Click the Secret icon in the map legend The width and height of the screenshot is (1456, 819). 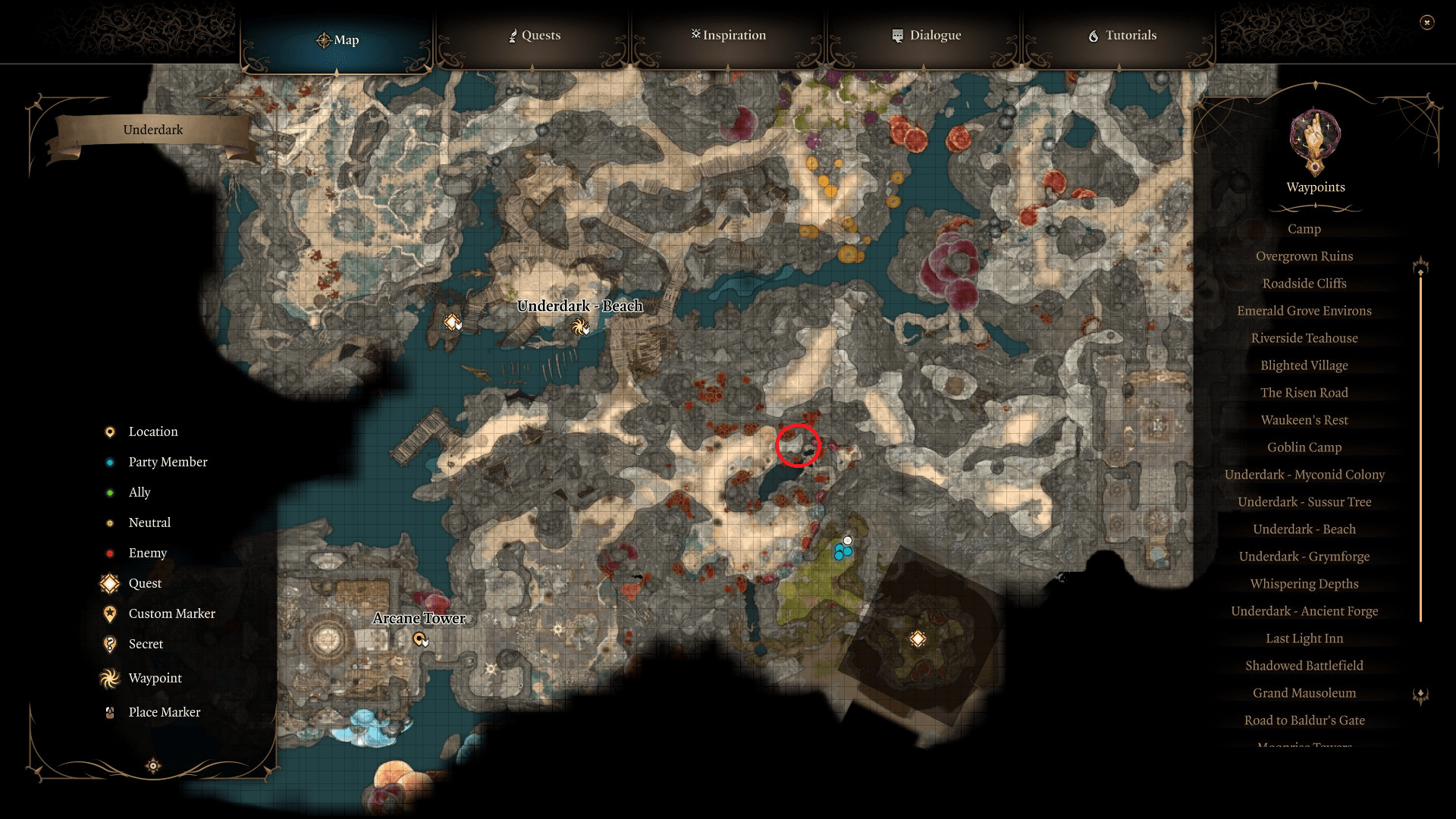pyautogui.click(x=110, y=644)
